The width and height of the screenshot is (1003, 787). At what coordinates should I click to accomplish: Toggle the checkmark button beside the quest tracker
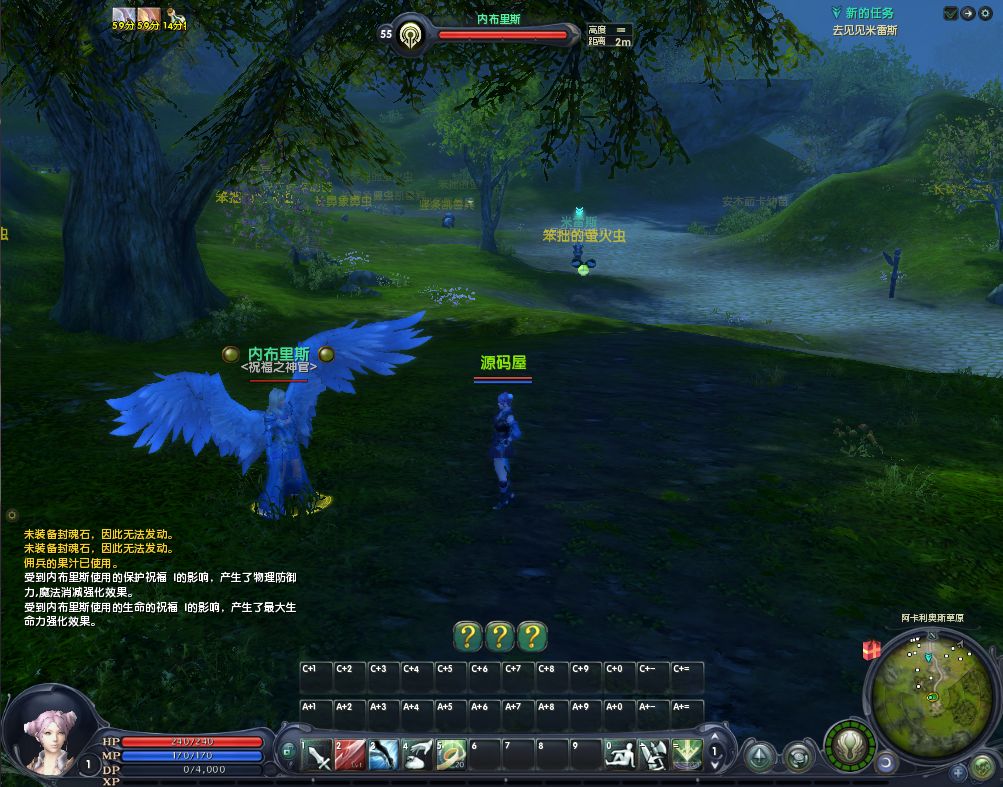(950, 13)
